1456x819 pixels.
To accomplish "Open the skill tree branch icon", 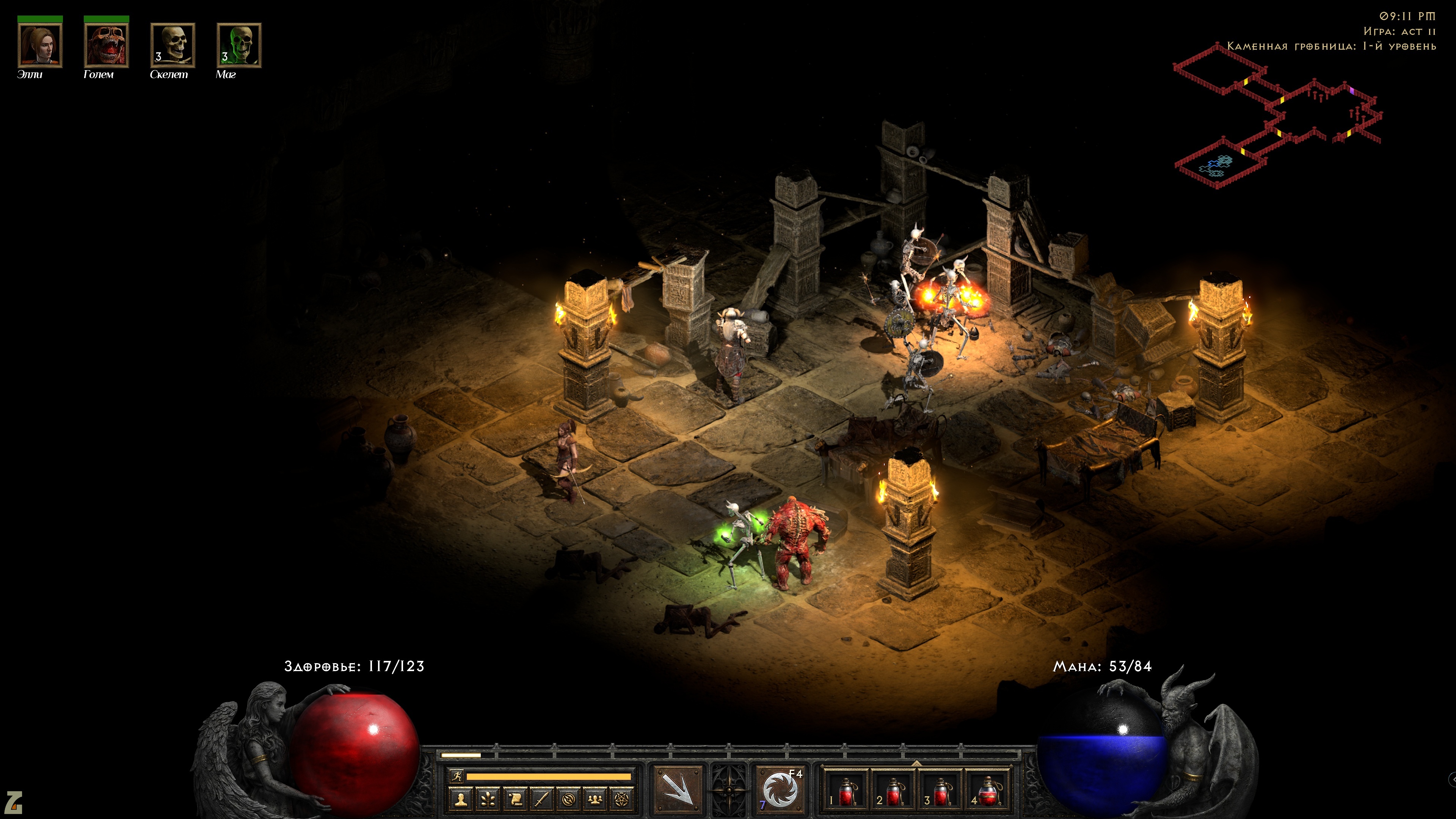I will point(488,799).
